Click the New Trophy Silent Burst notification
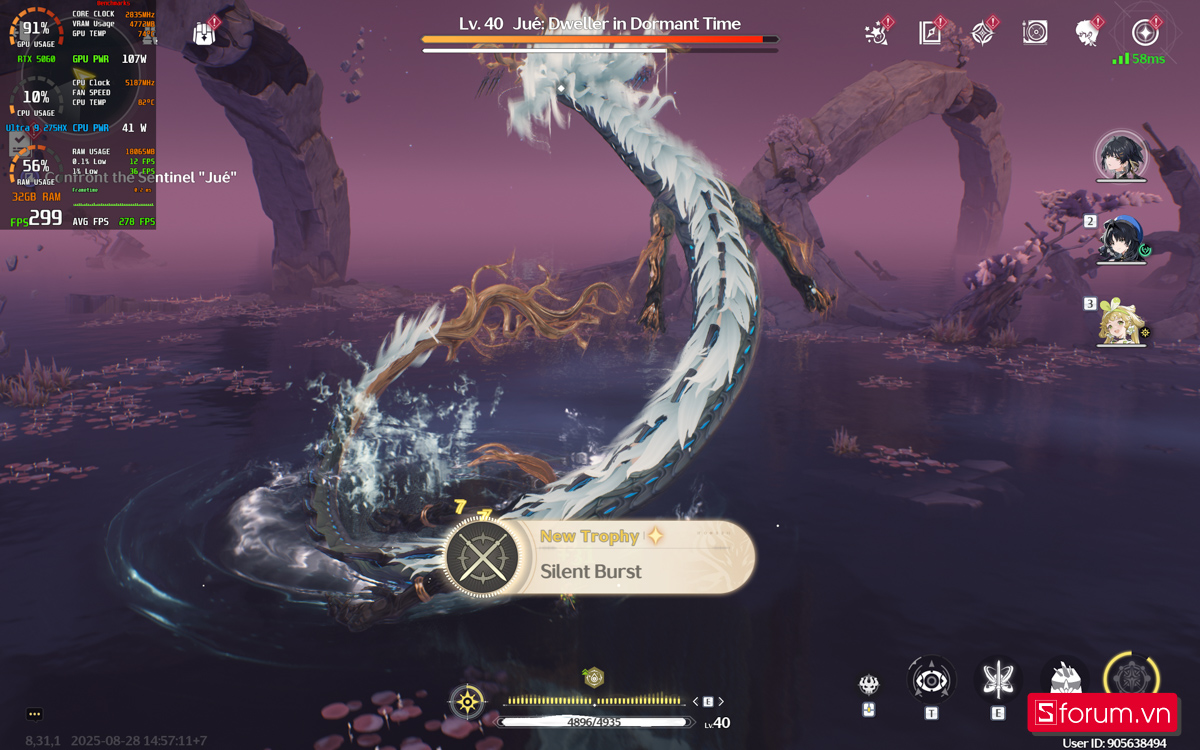The image size is (1200, 750). (x=599, y=556)
